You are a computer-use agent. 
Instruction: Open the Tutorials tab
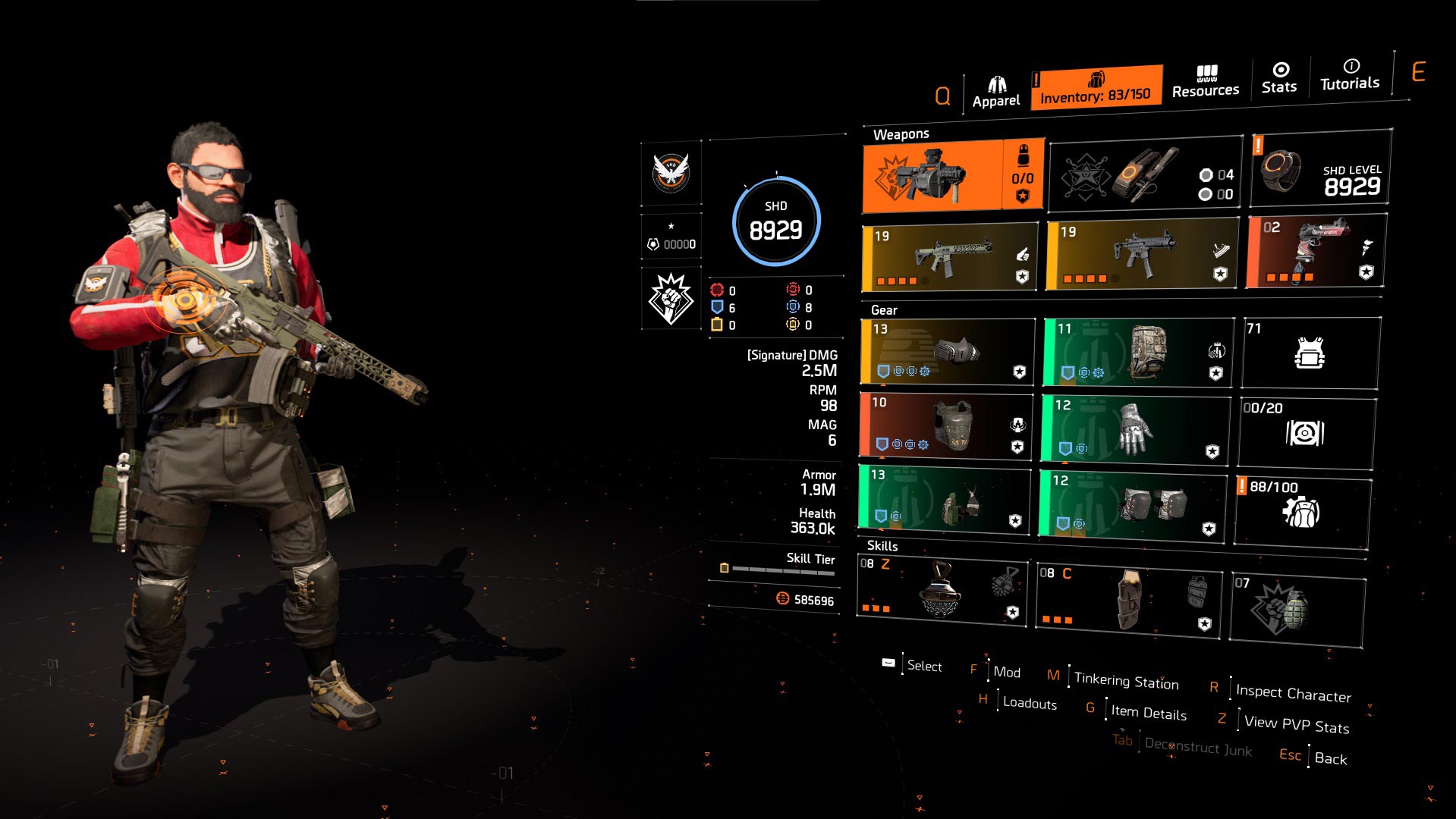pyautogui.click(x=1349, y=75)
